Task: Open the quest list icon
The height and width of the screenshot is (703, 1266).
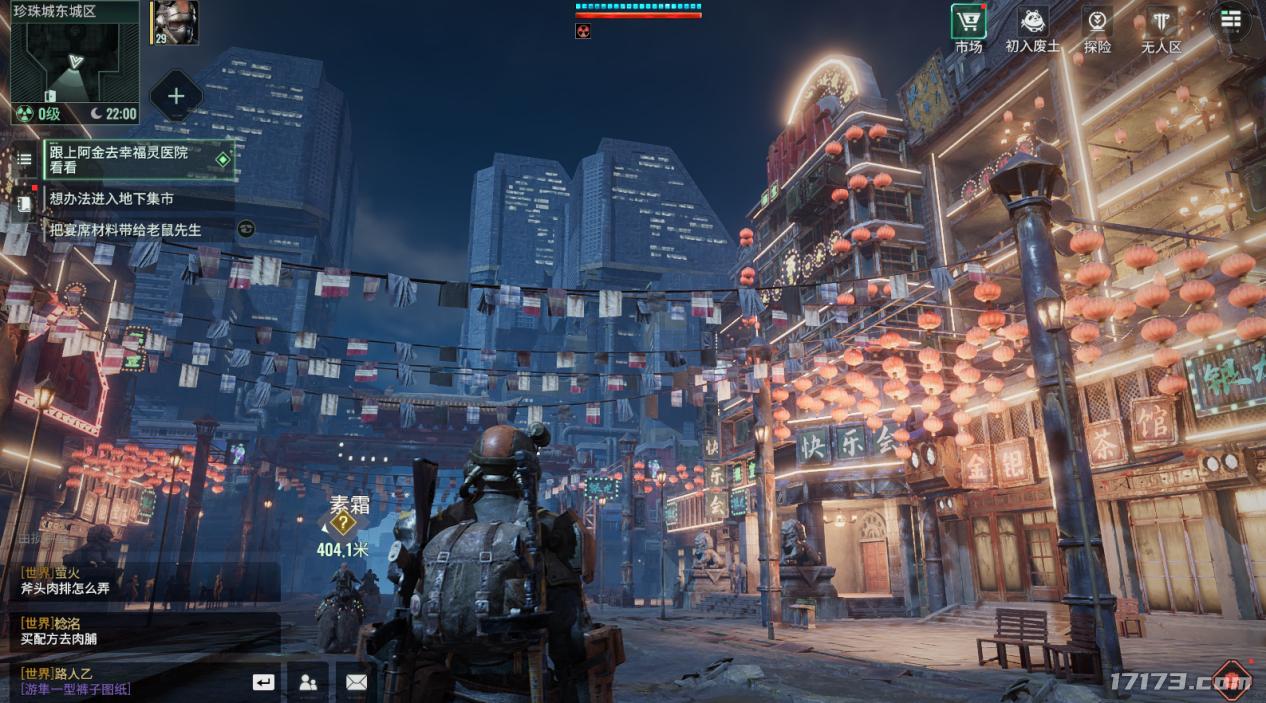Action: 24,160
